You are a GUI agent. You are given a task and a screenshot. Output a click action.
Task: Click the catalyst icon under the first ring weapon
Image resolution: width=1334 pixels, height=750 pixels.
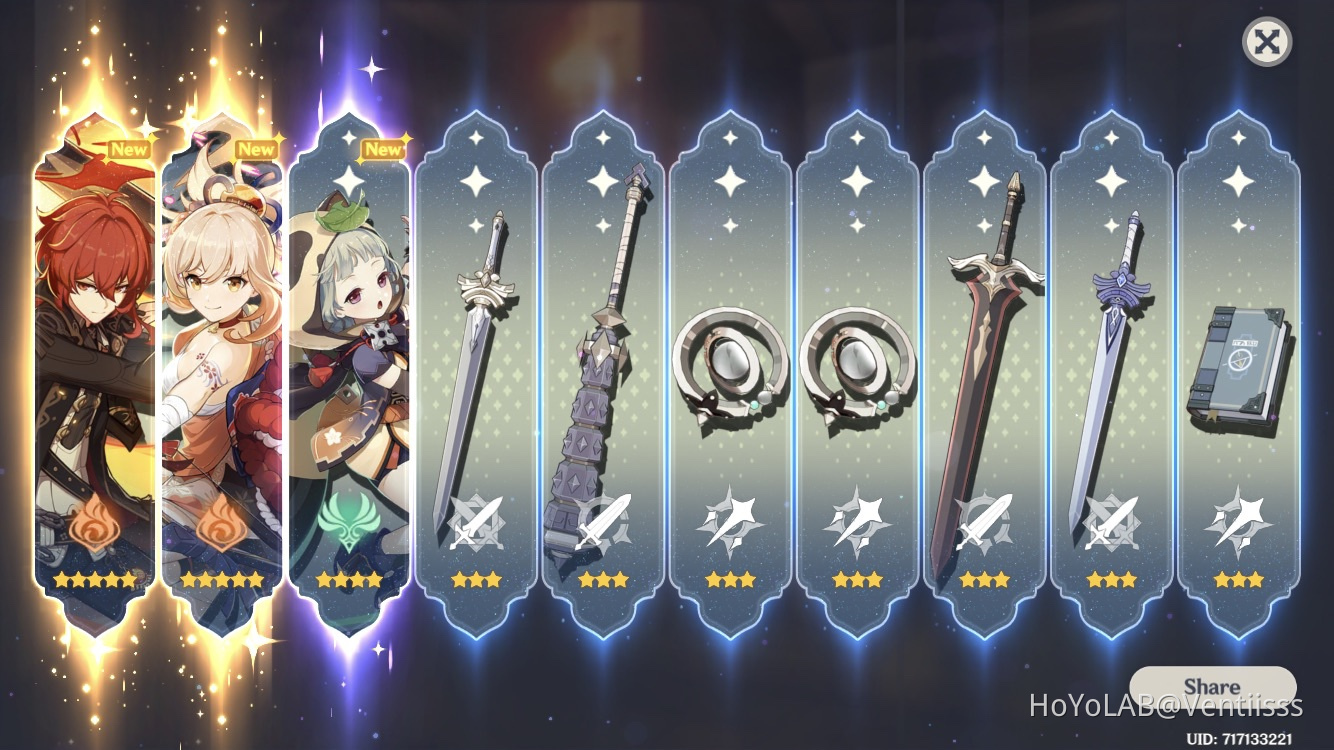tap(729, 522)
